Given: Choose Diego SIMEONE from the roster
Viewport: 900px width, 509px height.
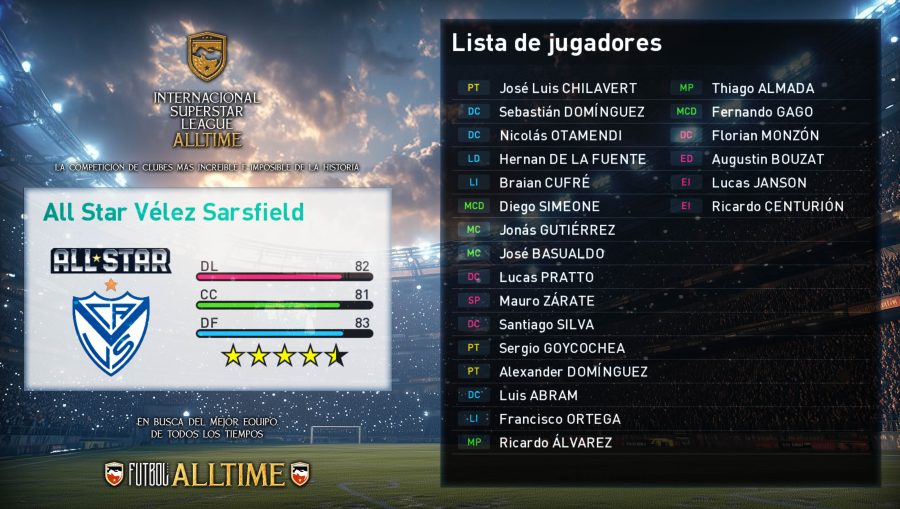Looking at the screenshot, I should coord(549,206).
